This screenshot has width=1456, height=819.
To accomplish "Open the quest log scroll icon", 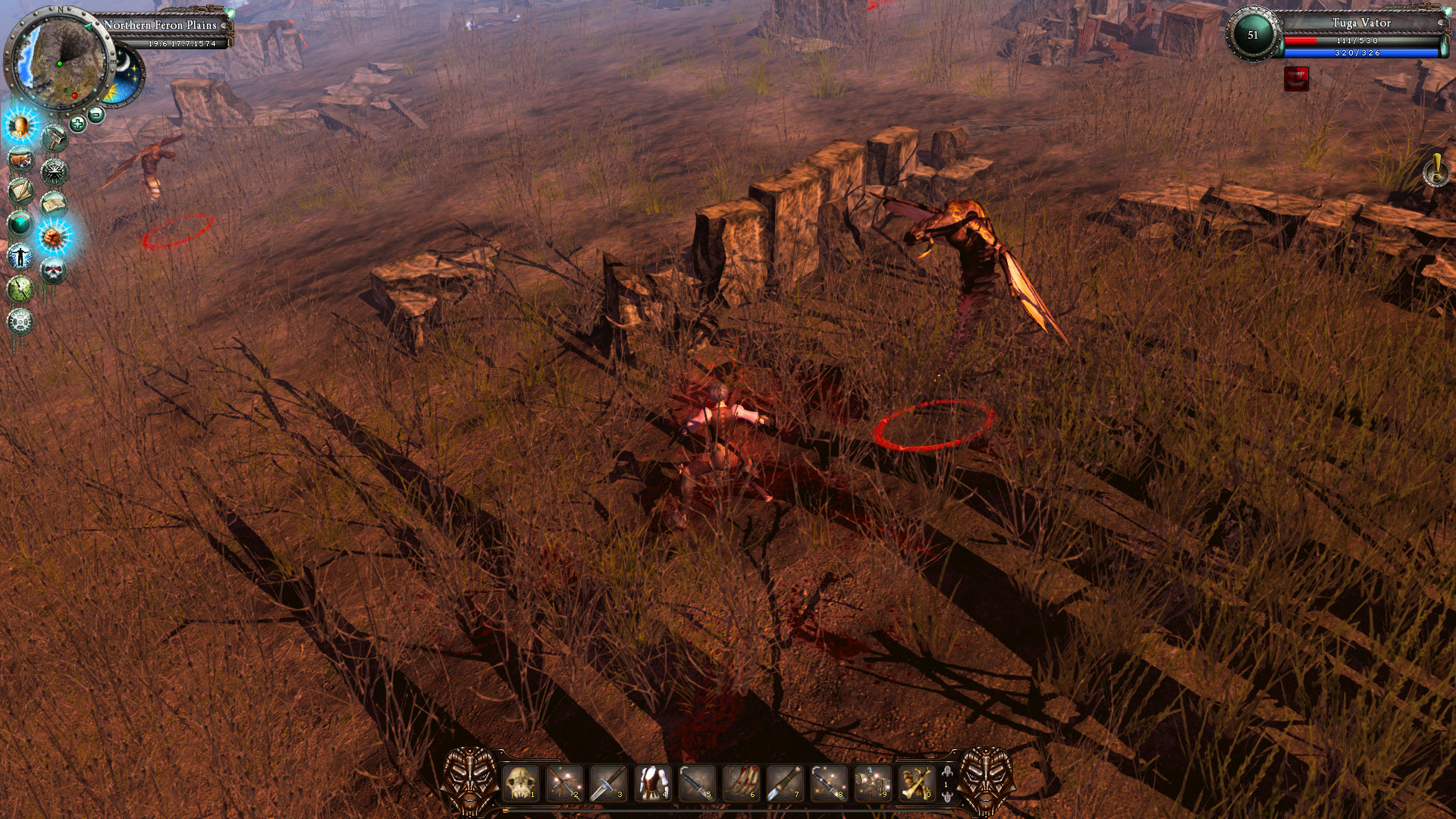I will tap(19, 193).
